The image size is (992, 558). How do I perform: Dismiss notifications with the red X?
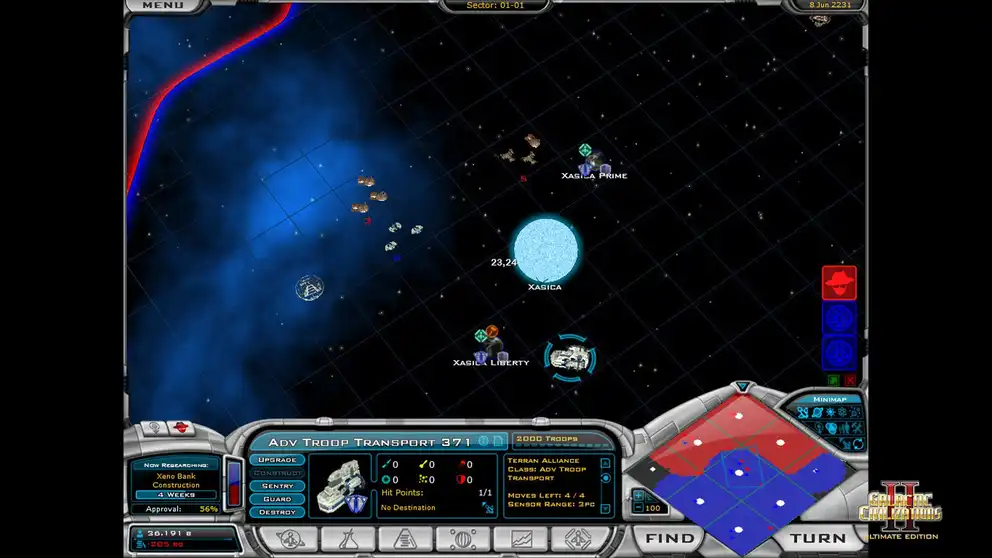[850, 380]
